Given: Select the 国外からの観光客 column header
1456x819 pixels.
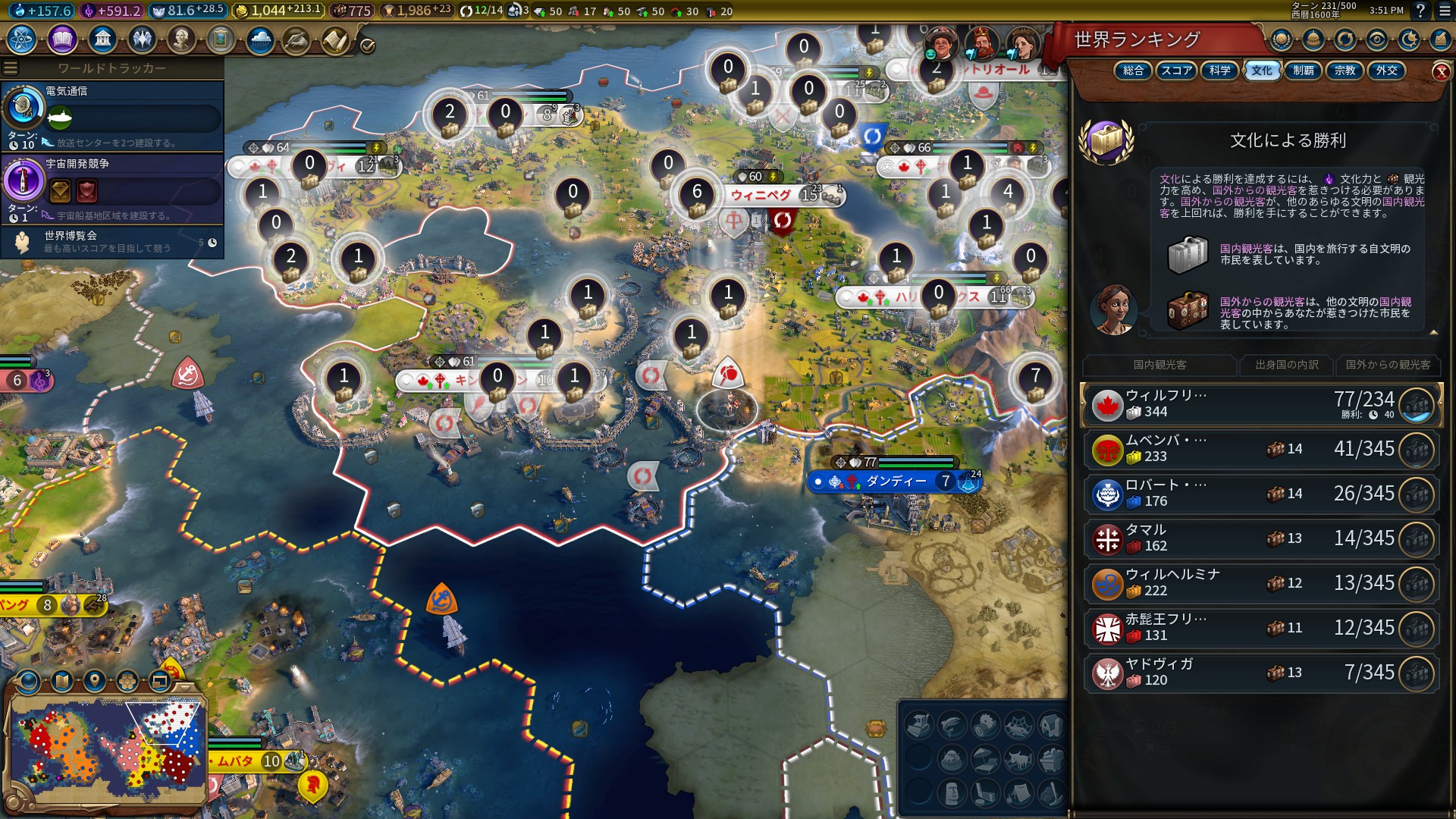Looking at the screenshot, I should pos(1388,365).
